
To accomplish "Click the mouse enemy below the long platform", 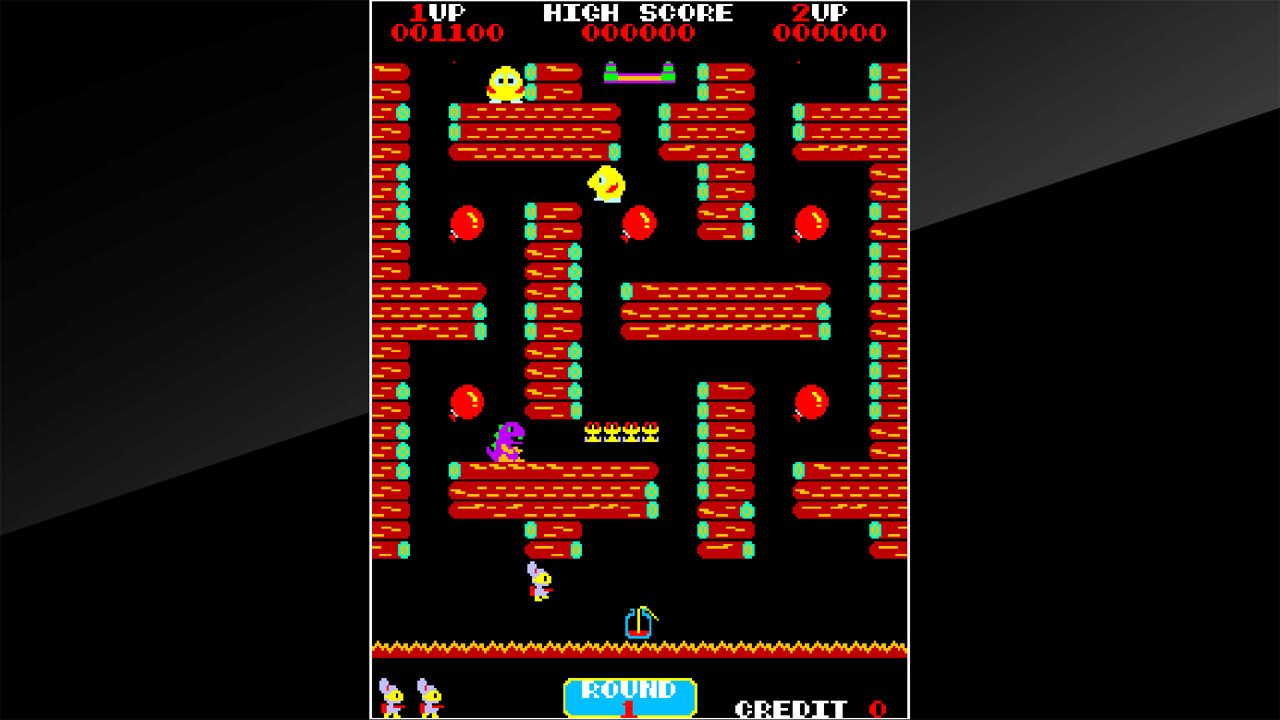I will 539,581.
